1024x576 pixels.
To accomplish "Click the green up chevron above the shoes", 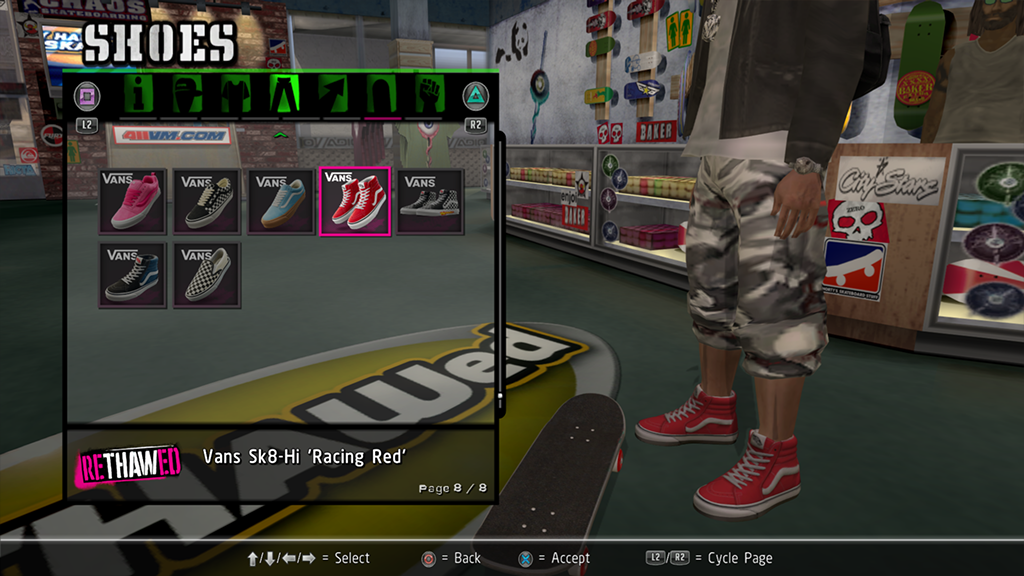I will 281,133.
